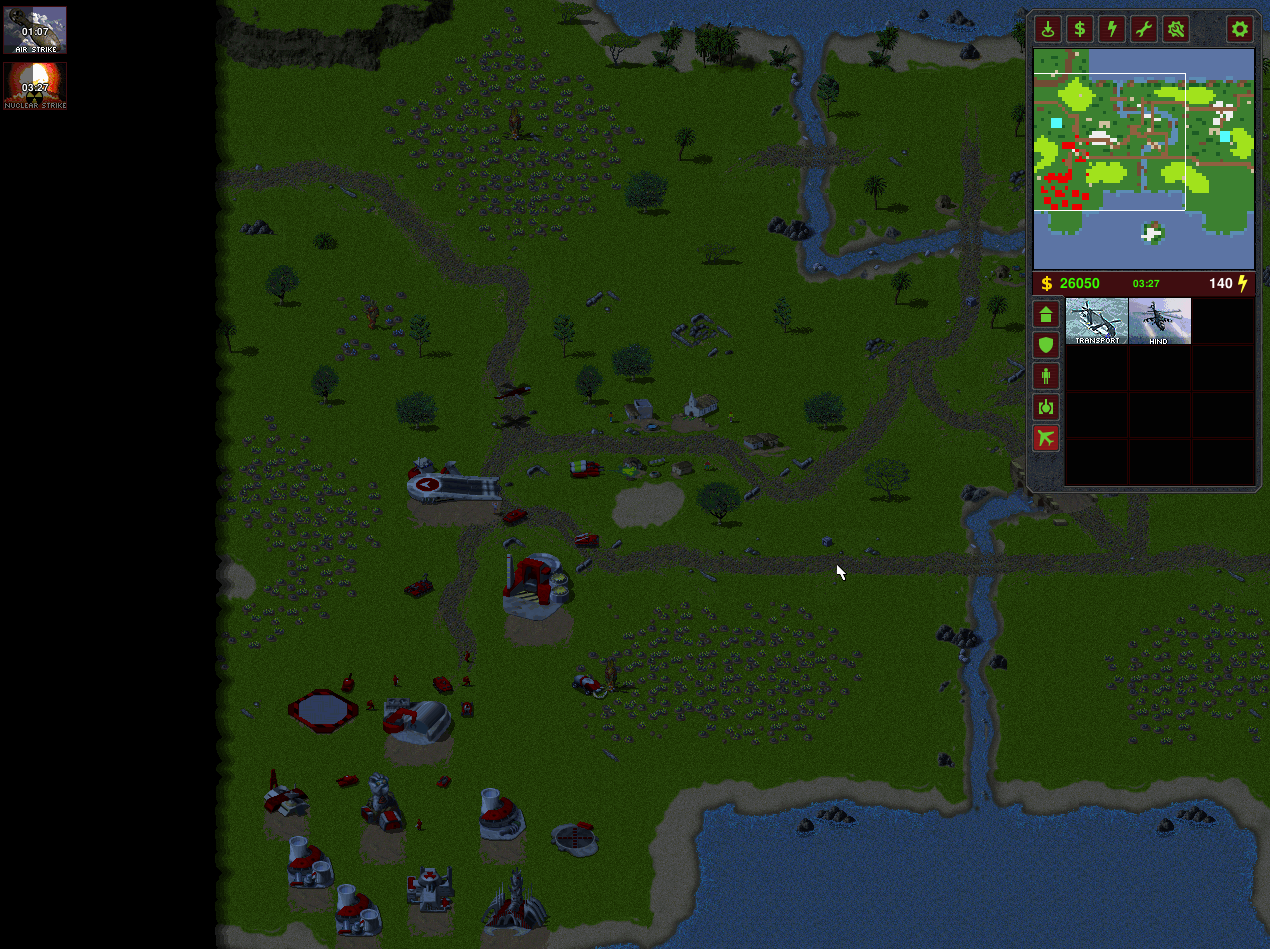Queue a Hind attack helicopter
The image size is (1270, 949).
coord(1159,321)
